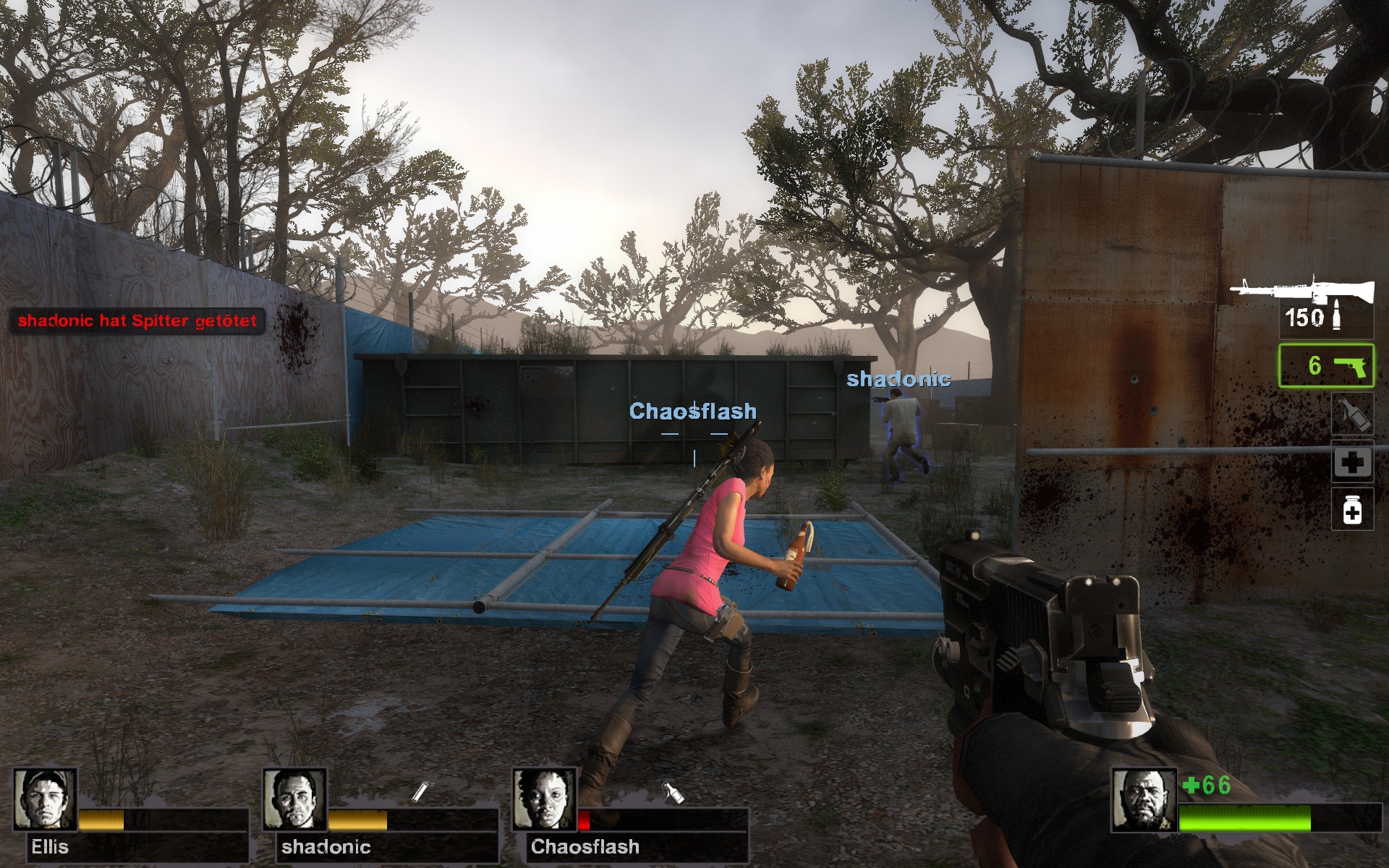Click your own survivor portrait

point(1143,801)
